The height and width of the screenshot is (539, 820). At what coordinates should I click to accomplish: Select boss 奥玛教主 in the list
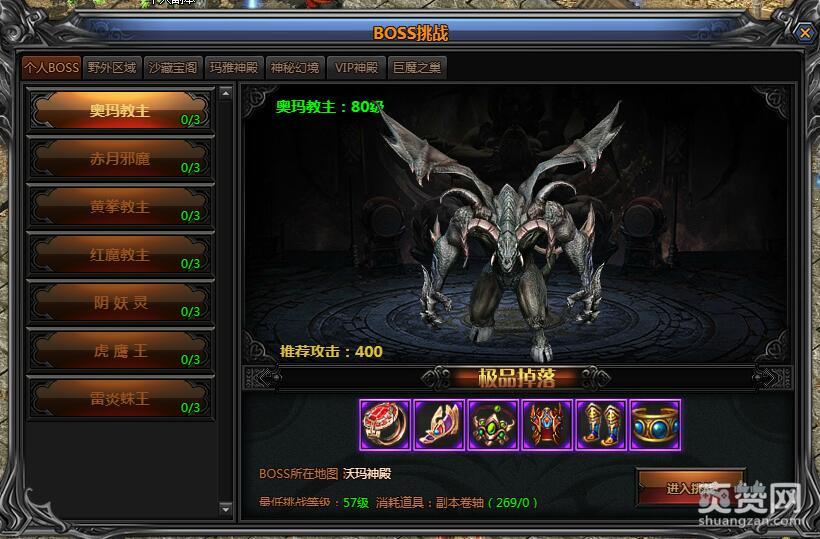coord(120,111)
